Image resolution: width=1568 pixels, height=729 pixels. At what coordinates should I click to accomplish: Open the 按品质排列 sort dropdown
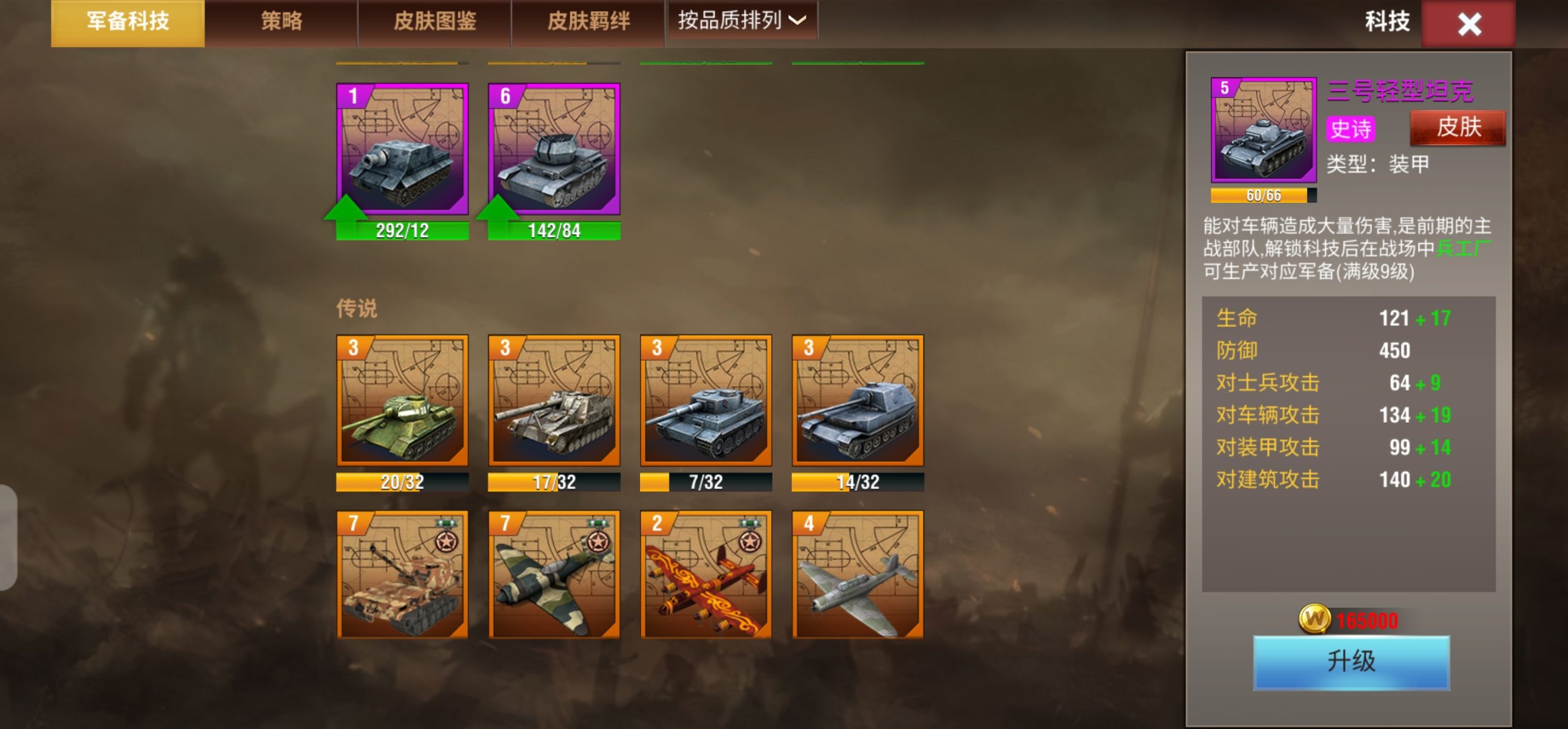pyautogui.click(x=742, y=21)
